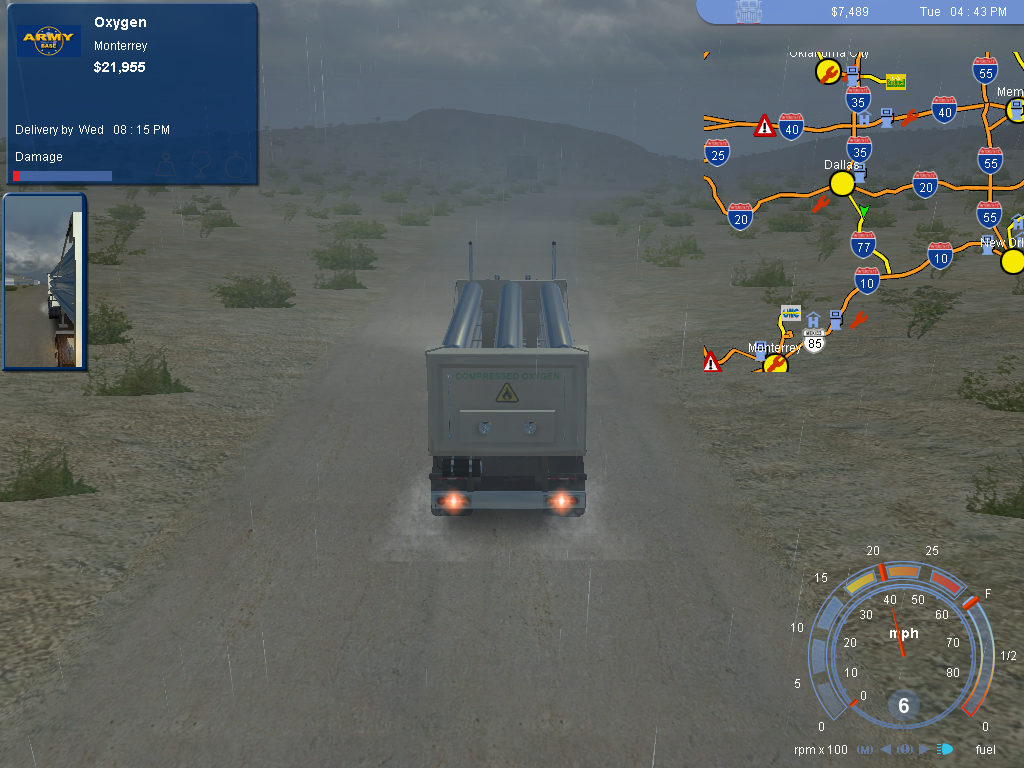The width and height of the screenshot is (1024, 768).
Task: Click the Interstate 25 route shield
Action: pyautogui.click(x=717, y=153)
